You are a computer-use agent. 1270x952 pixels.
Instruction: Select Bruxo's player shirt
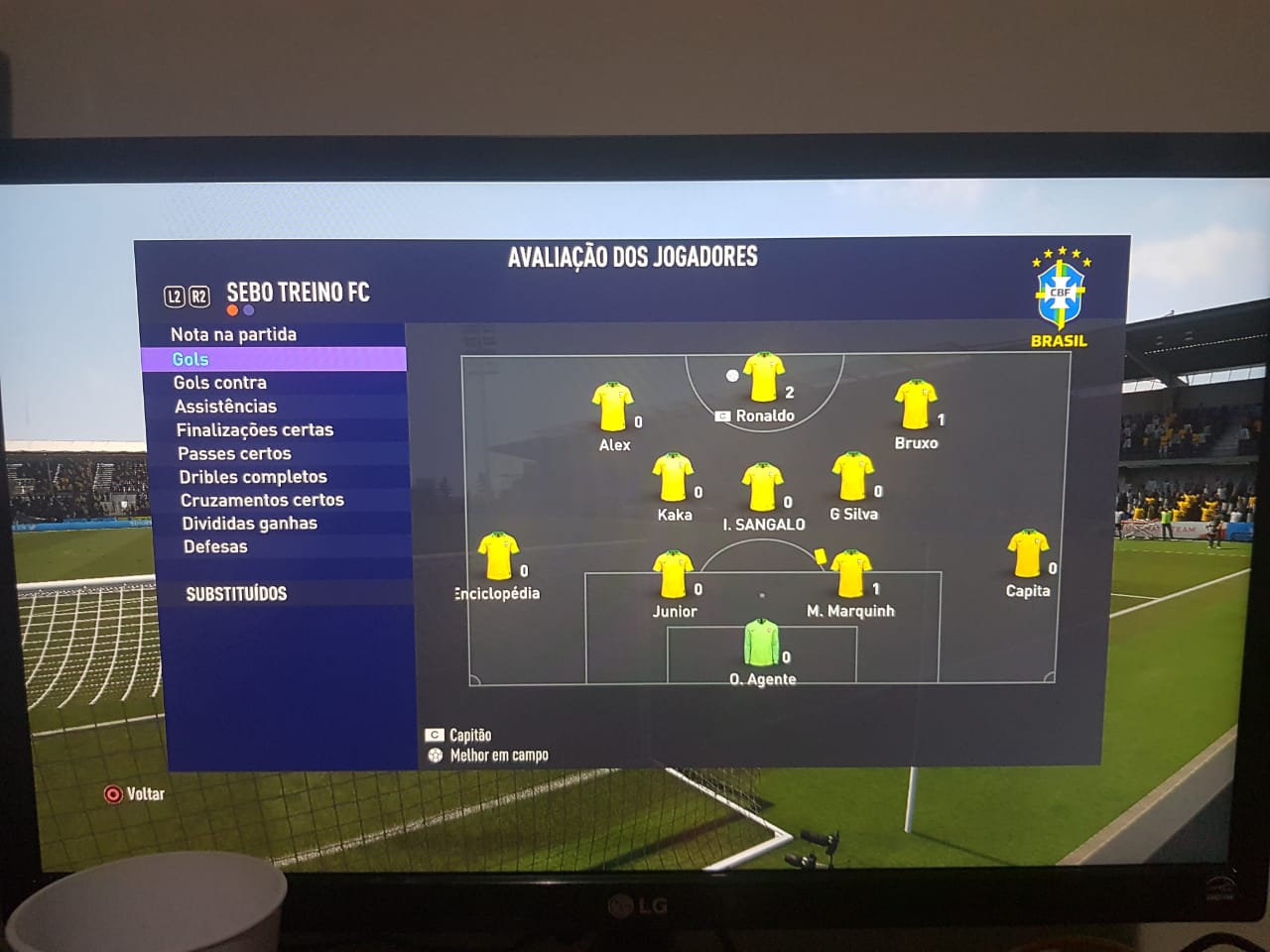(914, 405)
